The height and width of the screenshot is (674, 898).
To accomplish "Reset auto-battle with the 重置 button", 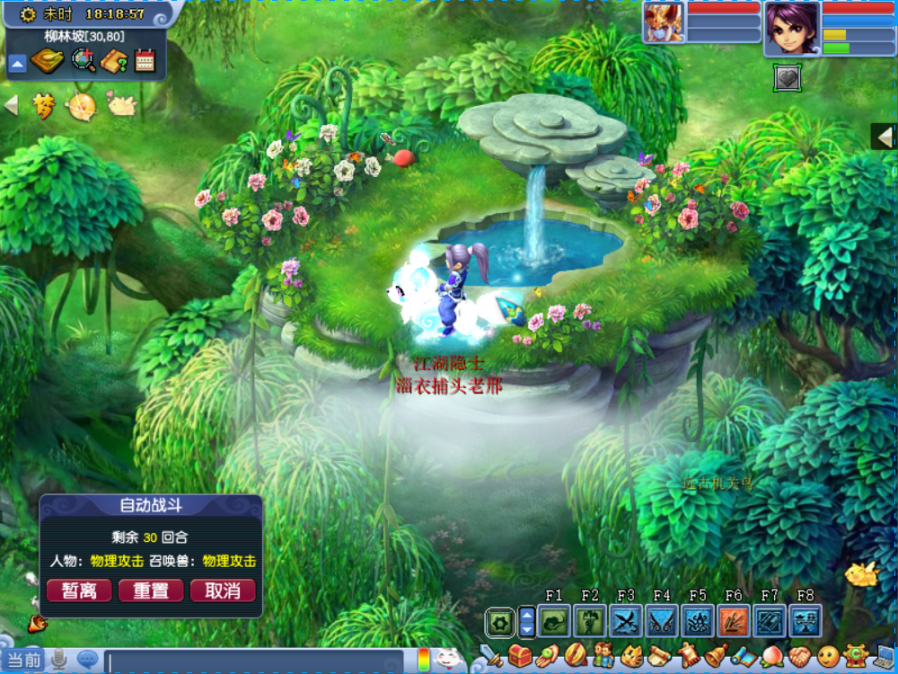I will [151, 591].
